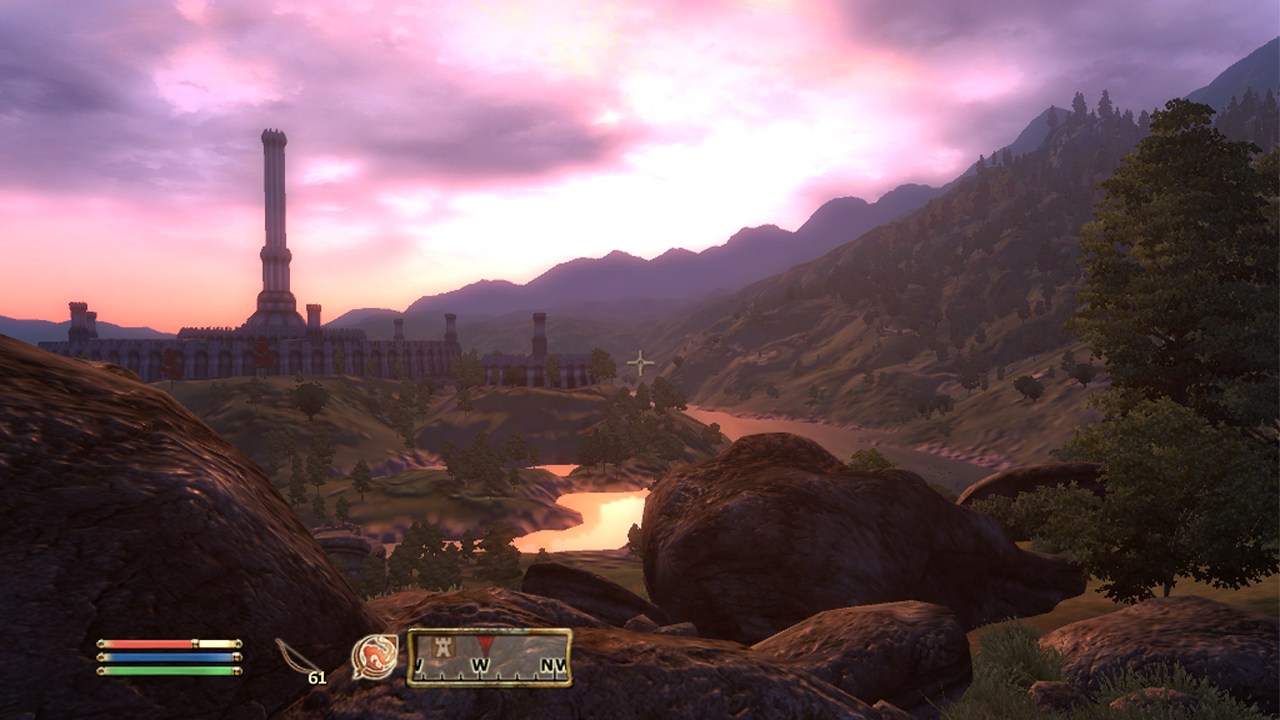This screenshot has height=720, width=1280.
Task: Select the red quest arrow on the compass
Action: (x=484, y=643)
